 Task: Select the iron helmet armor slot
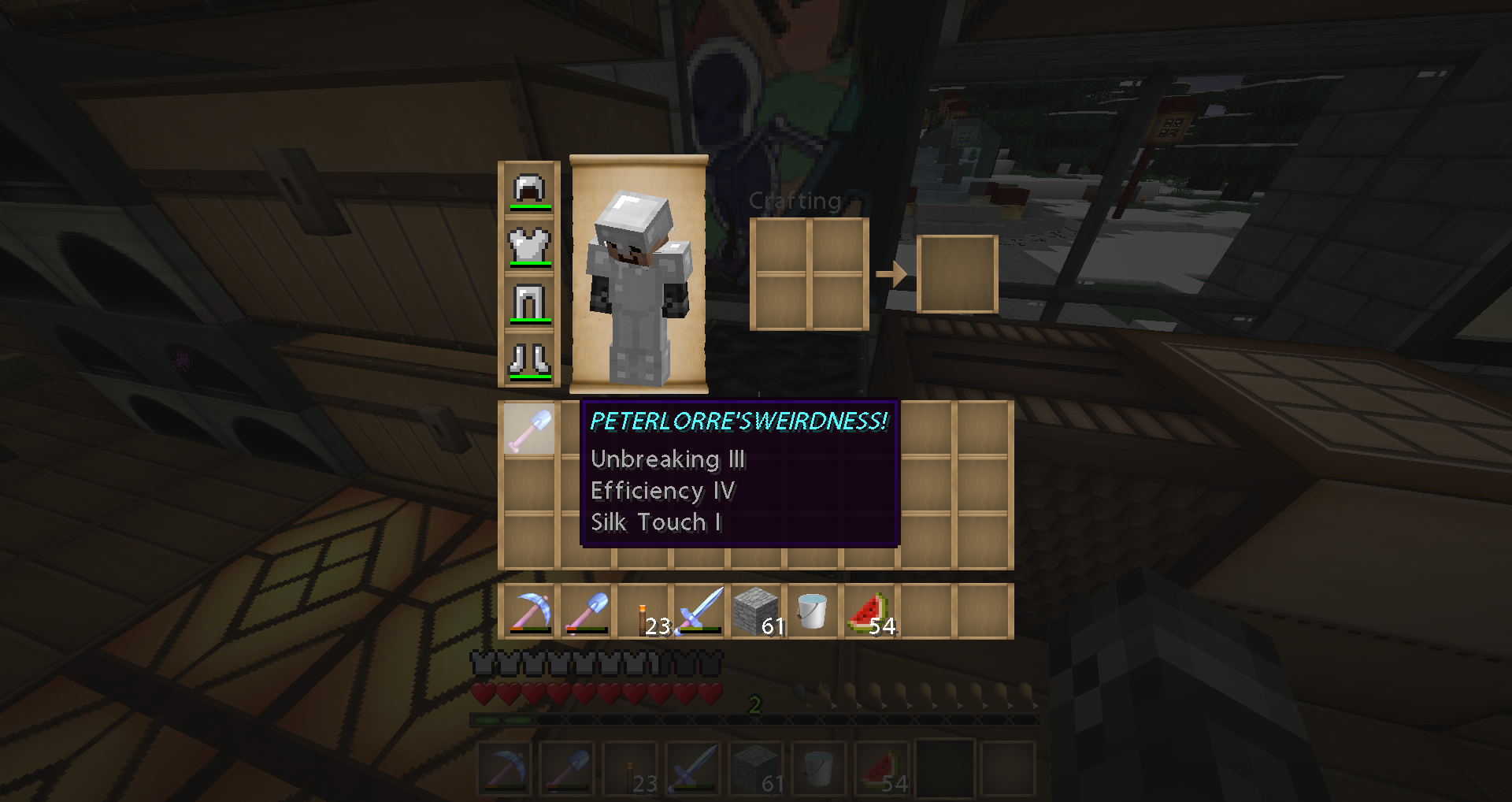pos(529,190)
